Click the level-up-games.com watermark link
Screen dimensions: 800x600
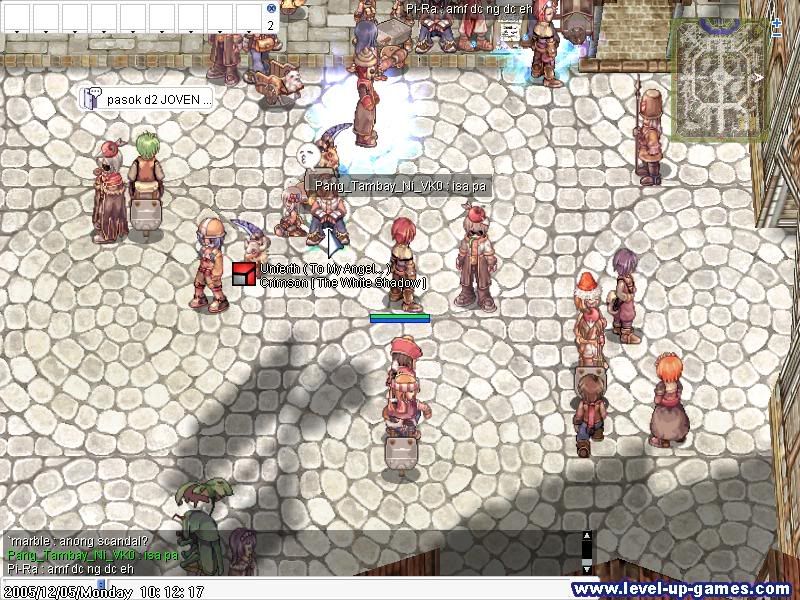pos(682,589)
